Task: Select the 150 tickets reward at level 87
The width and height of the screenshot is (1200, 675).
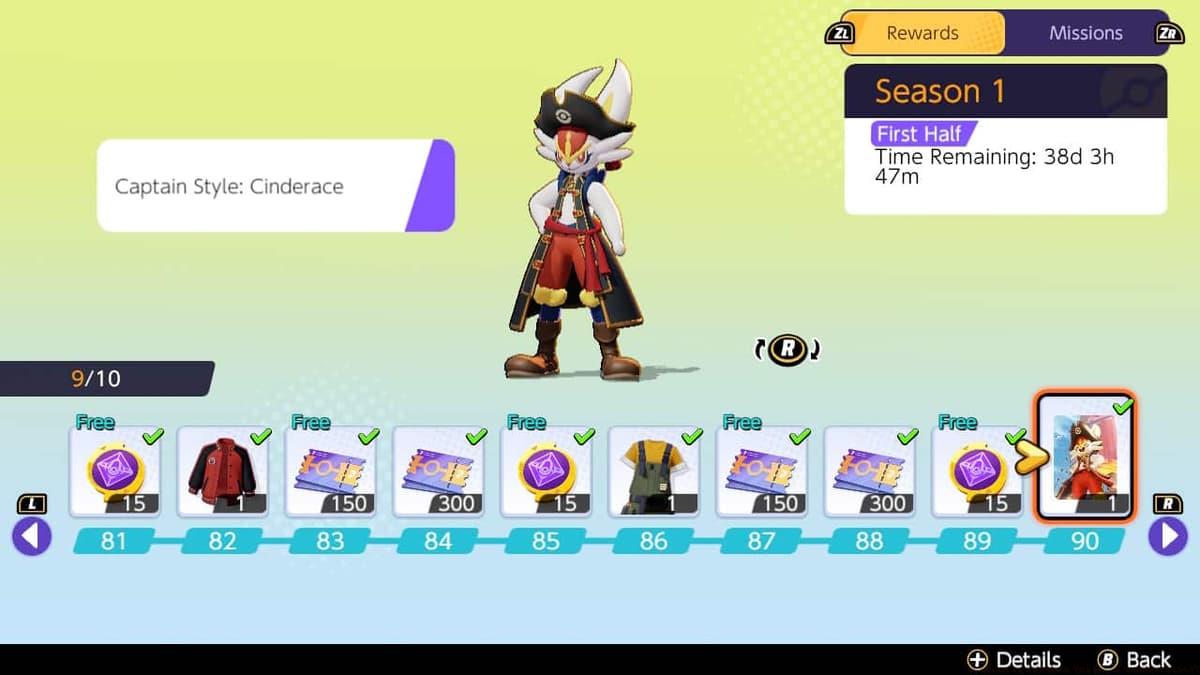Action: tap(763, 472)
